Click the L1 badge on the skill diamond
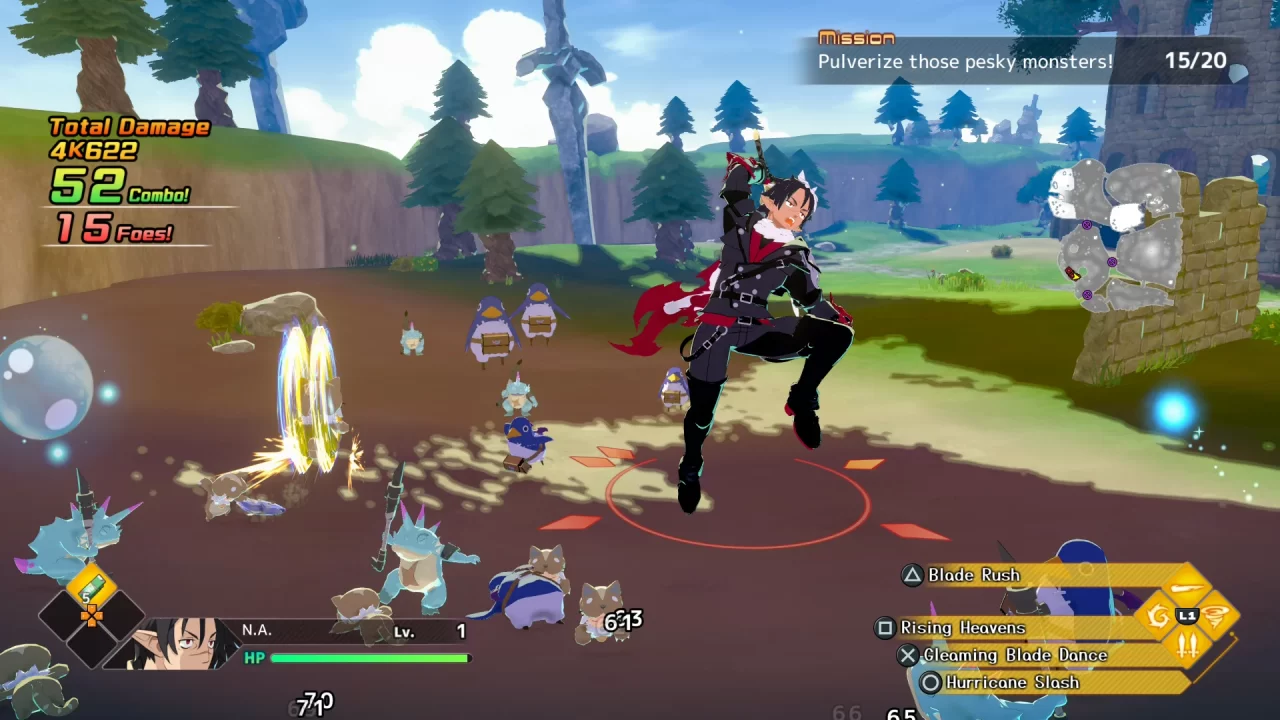This screenshot has width=1280, height=720. [1187, 614]
